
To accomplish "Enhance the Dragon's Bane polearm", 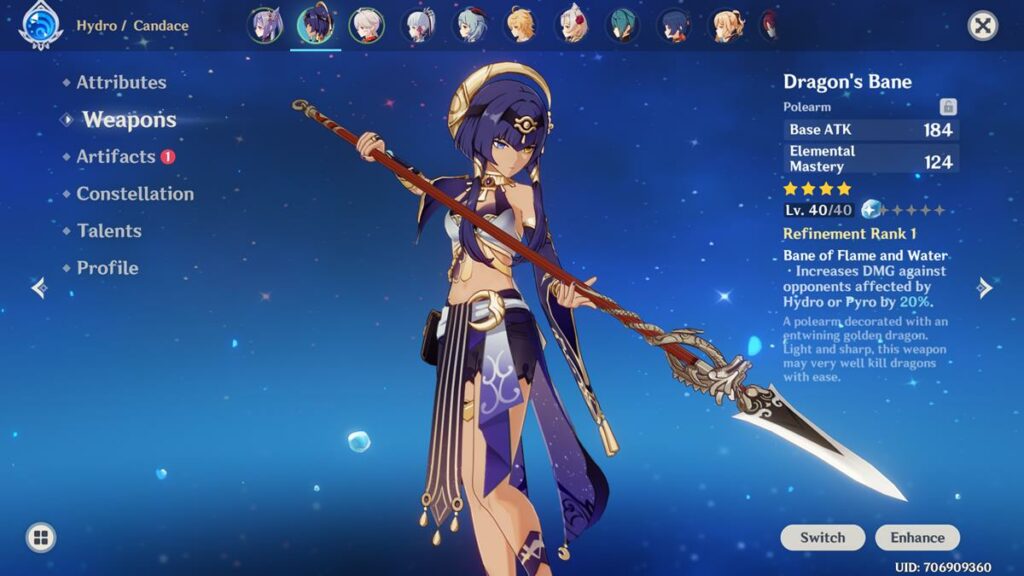I will click(917, 538).
